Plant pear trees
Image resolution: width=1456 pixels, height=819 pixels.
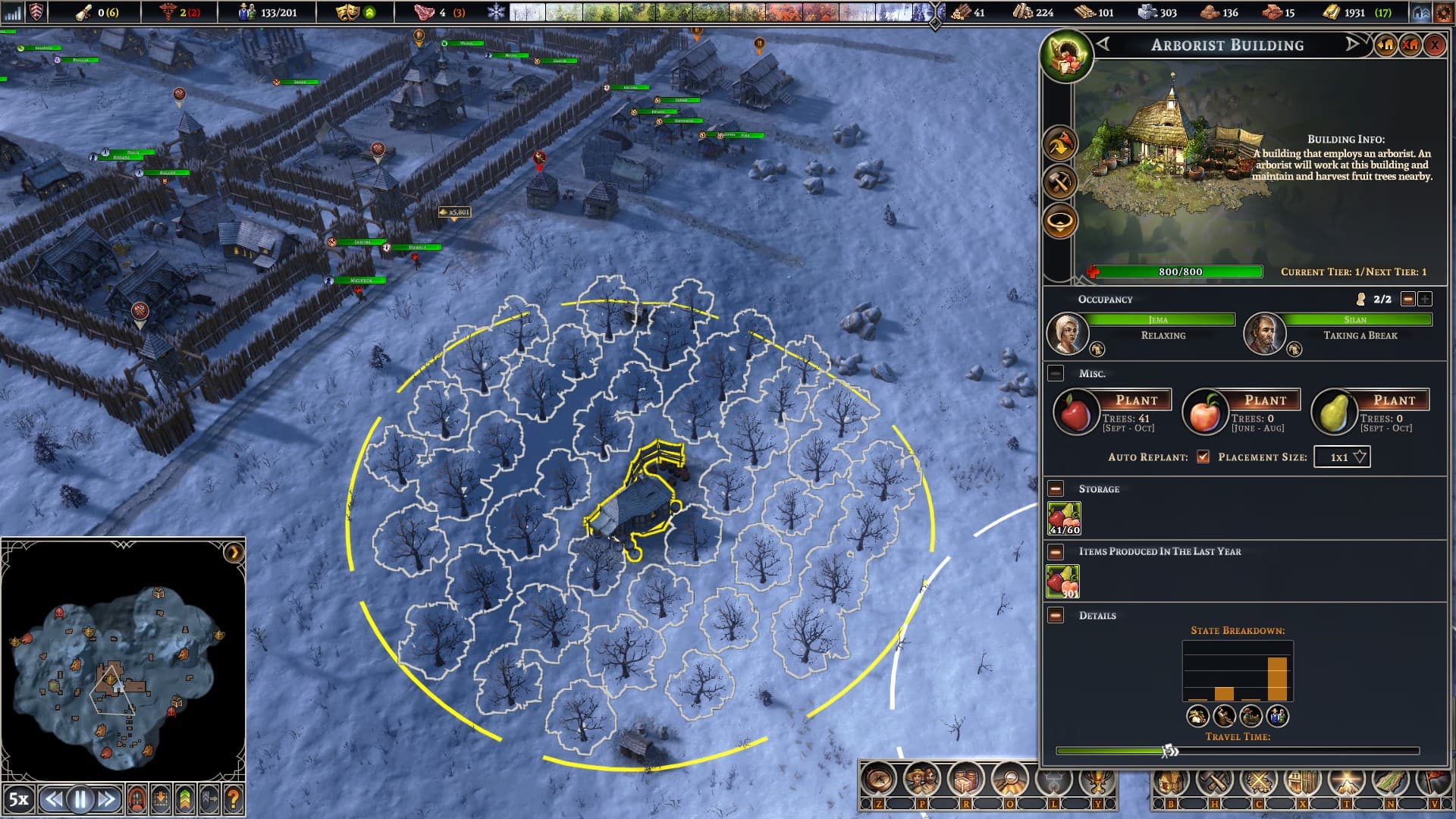click(1394, 400)
